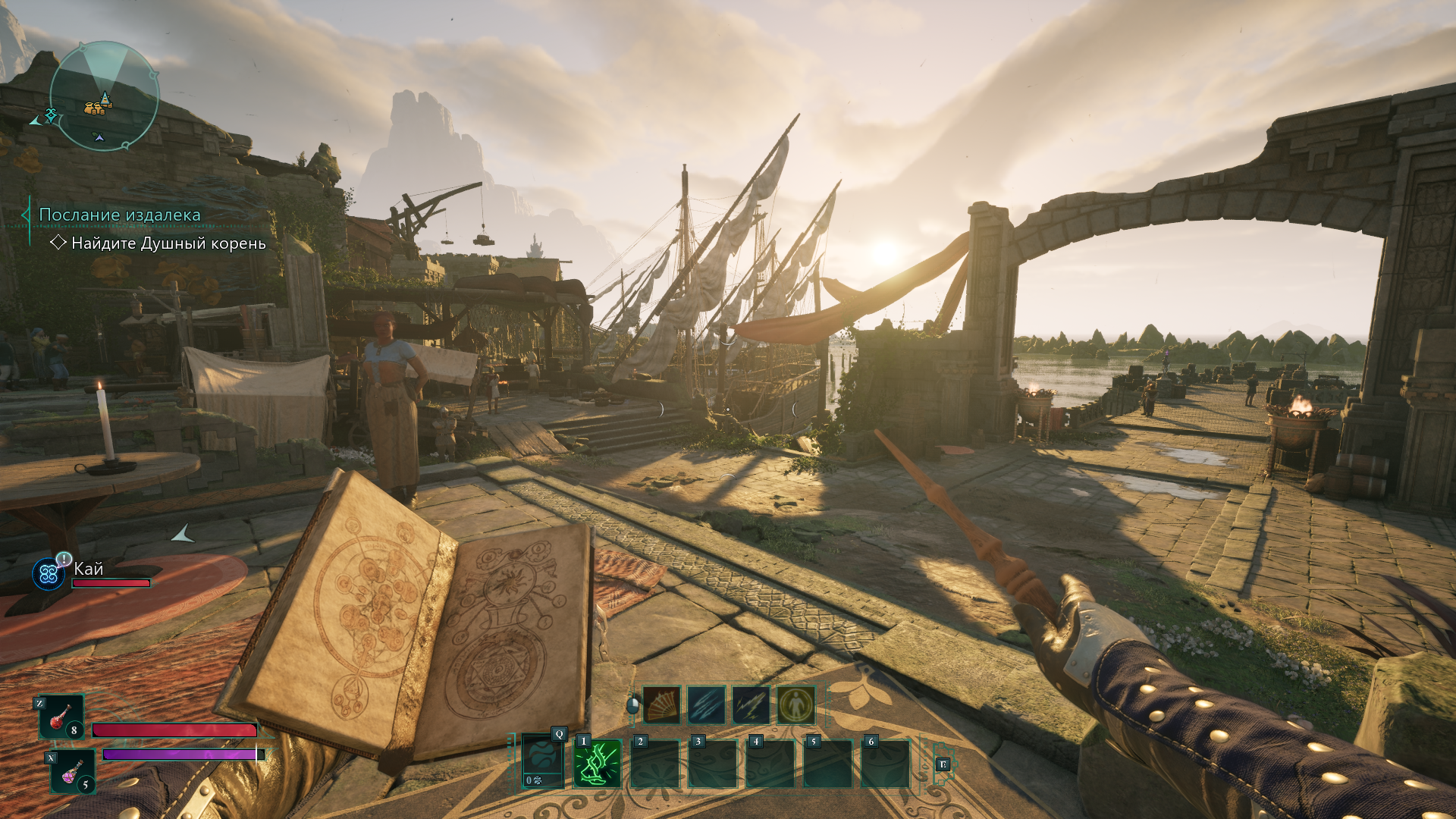Select objective "Найдите Душный корень"
This screenshot has height=819, width=1456.
pyautogui.click(x=168, y=243)
